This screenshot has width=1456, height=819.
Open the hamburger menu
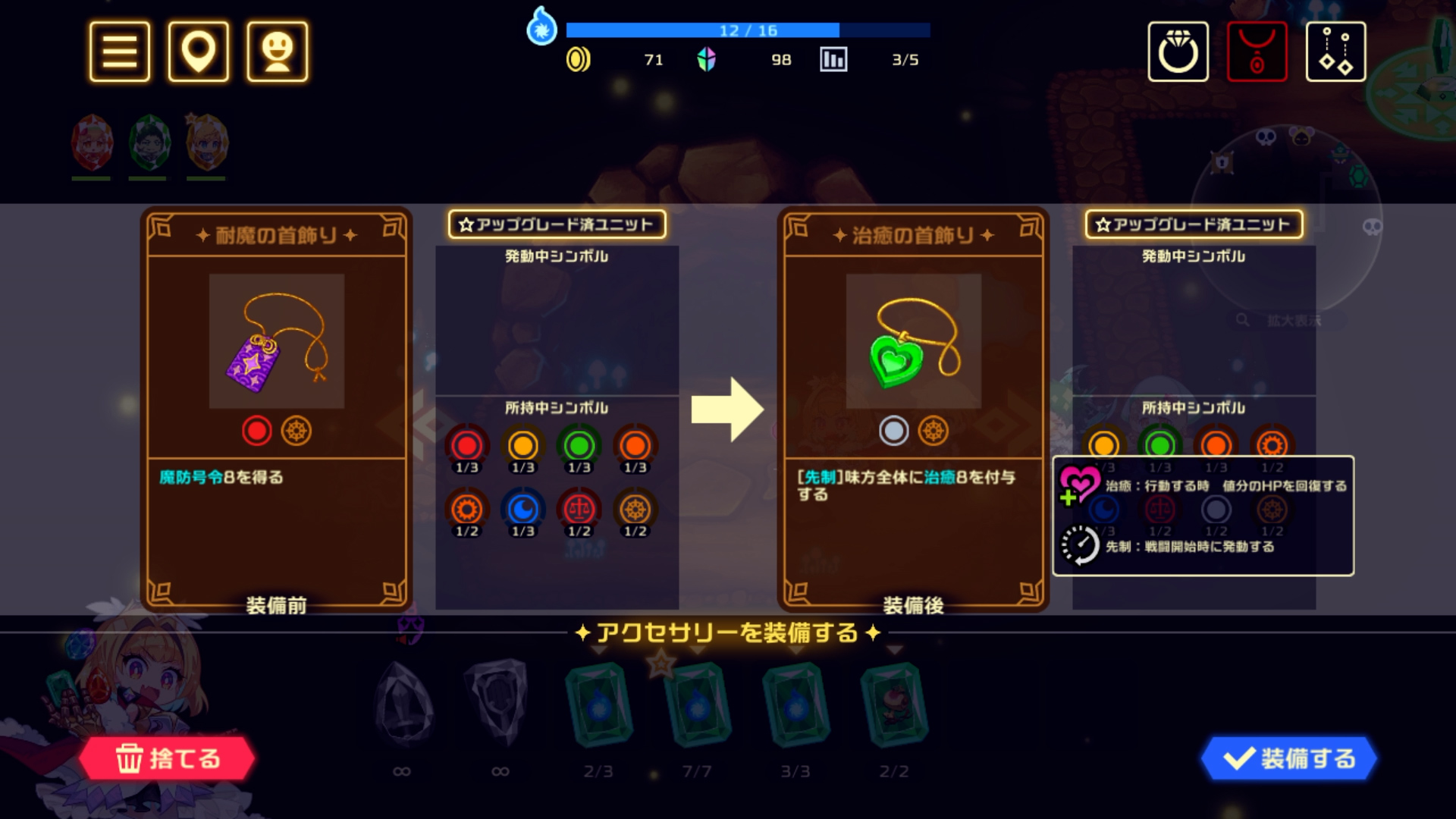(120, 52)
